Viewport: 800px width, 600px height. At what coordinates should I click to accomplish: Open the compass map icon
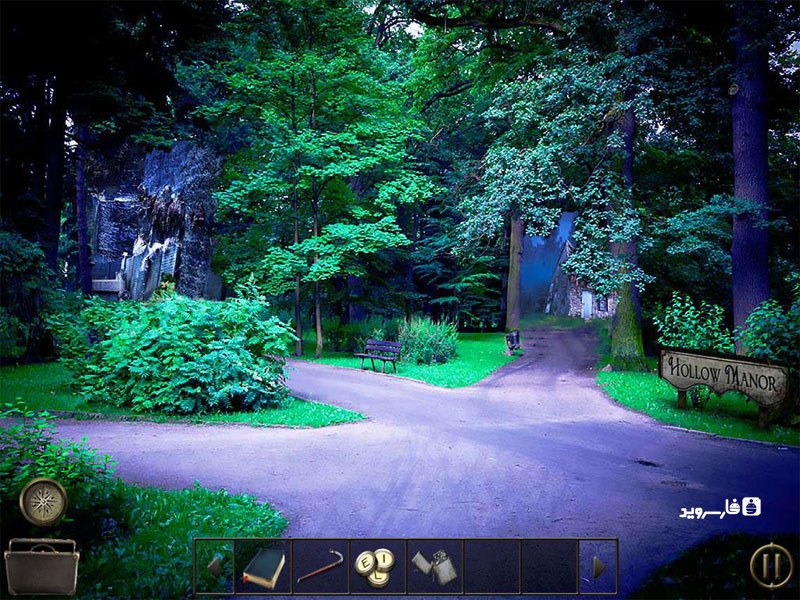point(43,501)
